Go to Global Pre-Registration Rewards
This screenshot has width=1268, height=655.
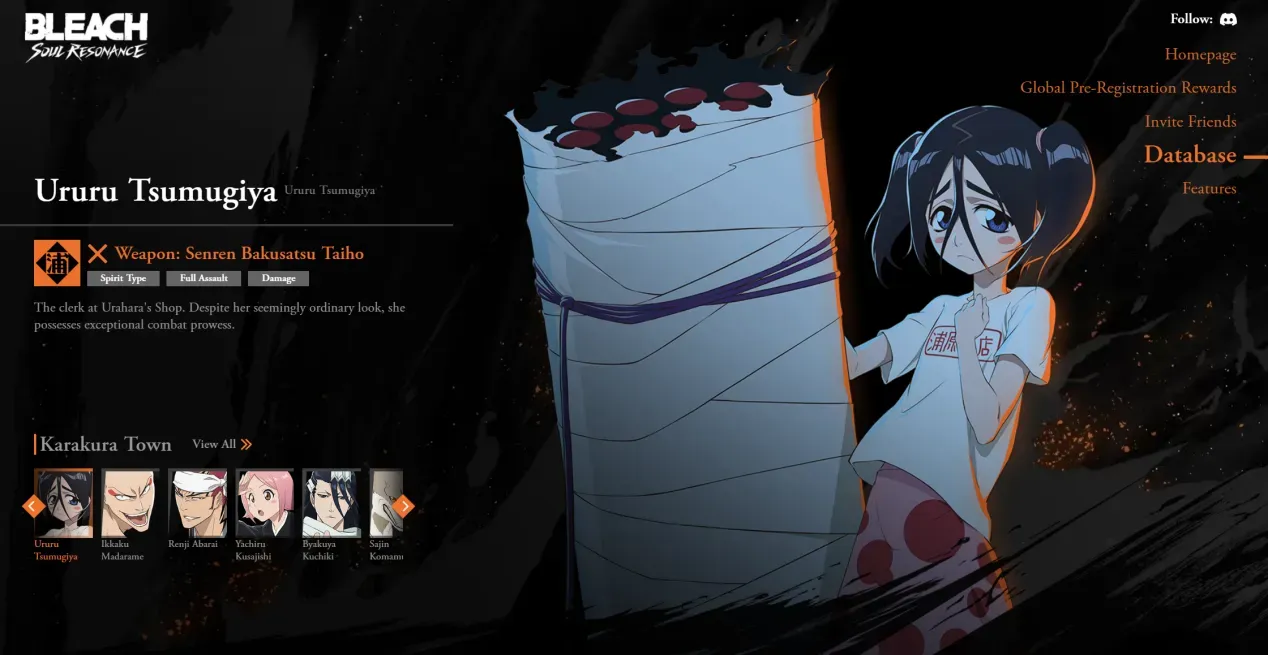1127,88
